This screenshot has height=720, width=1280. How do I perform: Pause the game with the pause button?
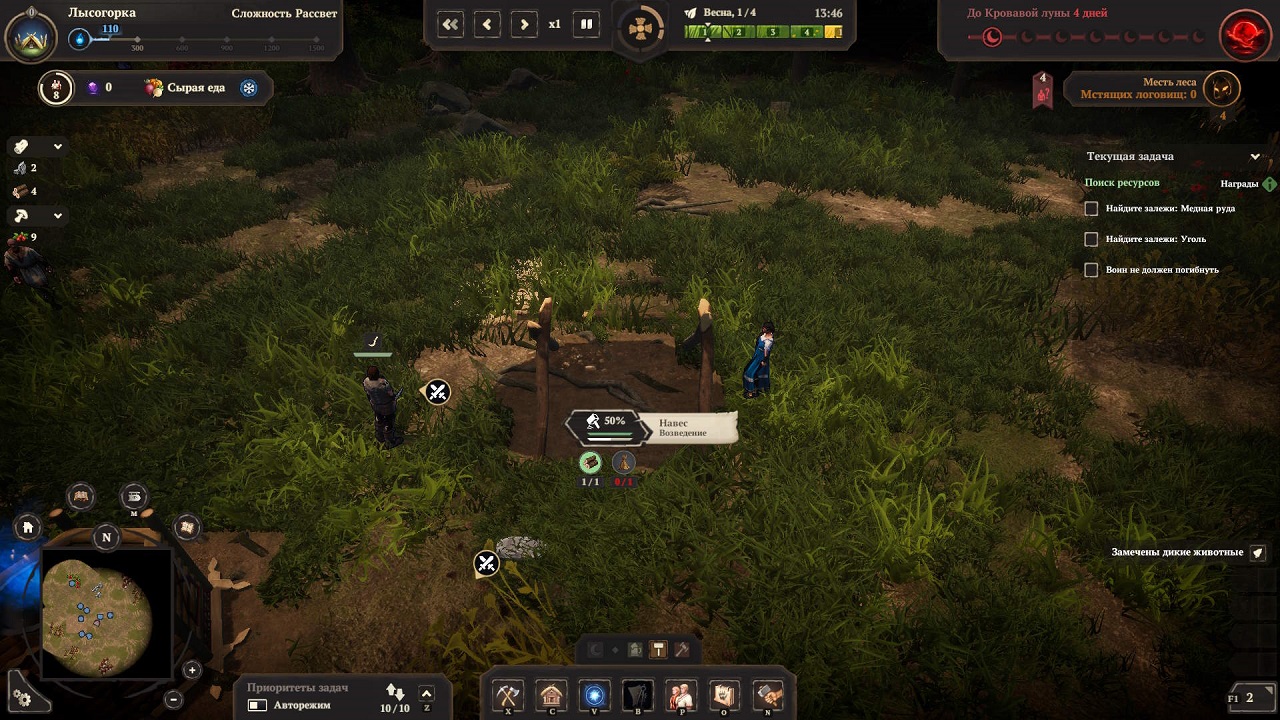coord(587,24)
